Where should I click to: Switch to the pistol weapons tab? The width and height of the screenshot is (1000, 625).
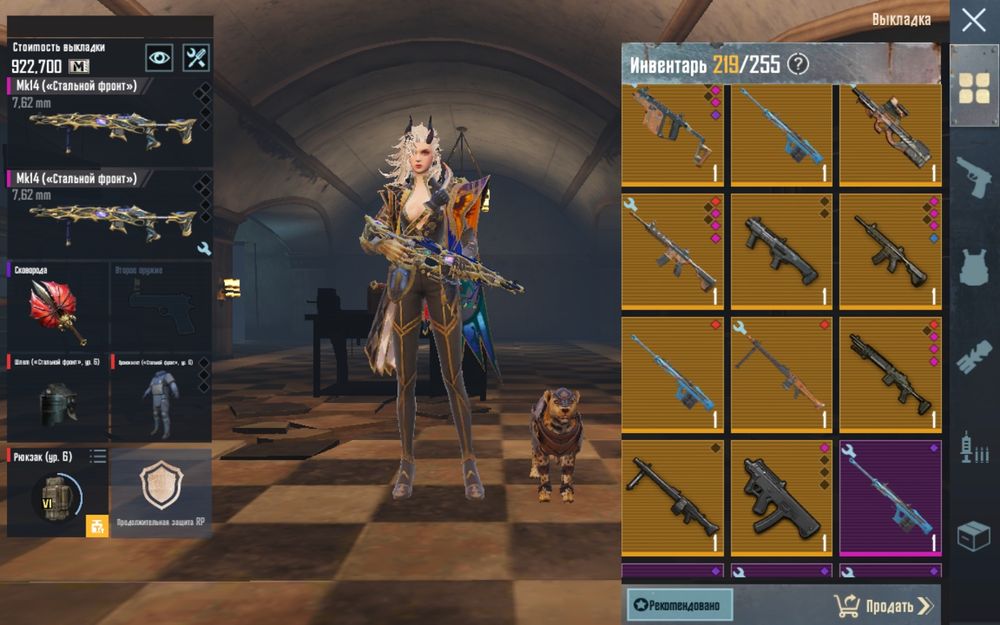[x=974, y=177]
